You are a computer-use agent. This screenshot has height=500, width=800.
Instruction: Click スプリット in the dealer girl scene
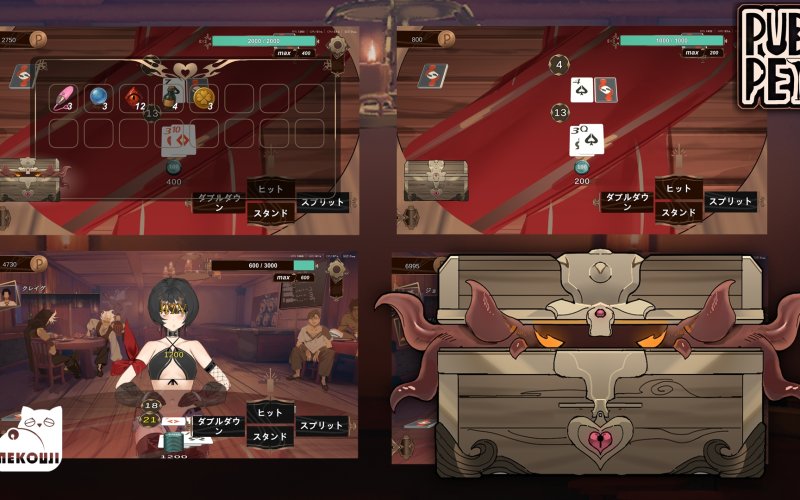(x=323, y=425)
